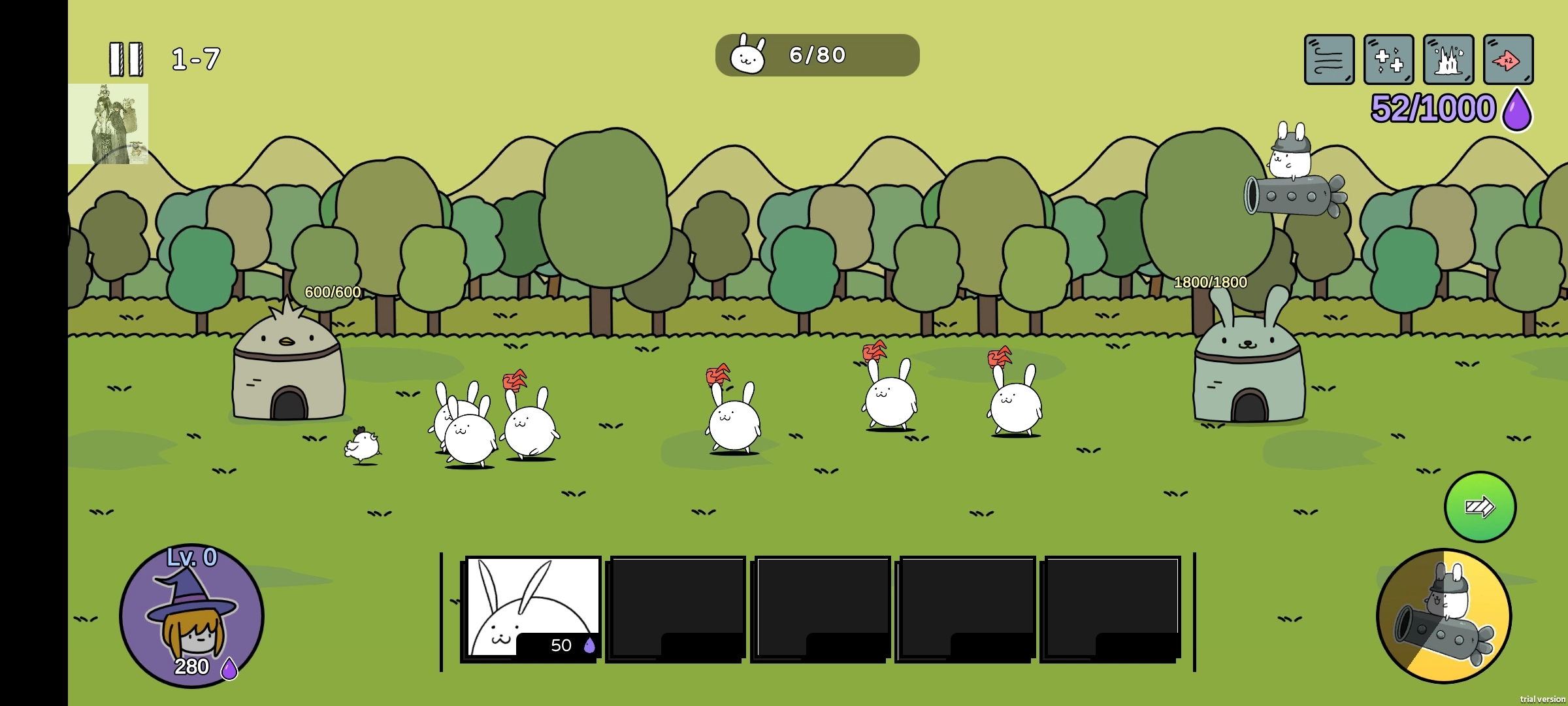Select the sparkle upgrade skill icon
Image resolution: width=1568 pixels, height=706 pixels.
(1388, 61)
